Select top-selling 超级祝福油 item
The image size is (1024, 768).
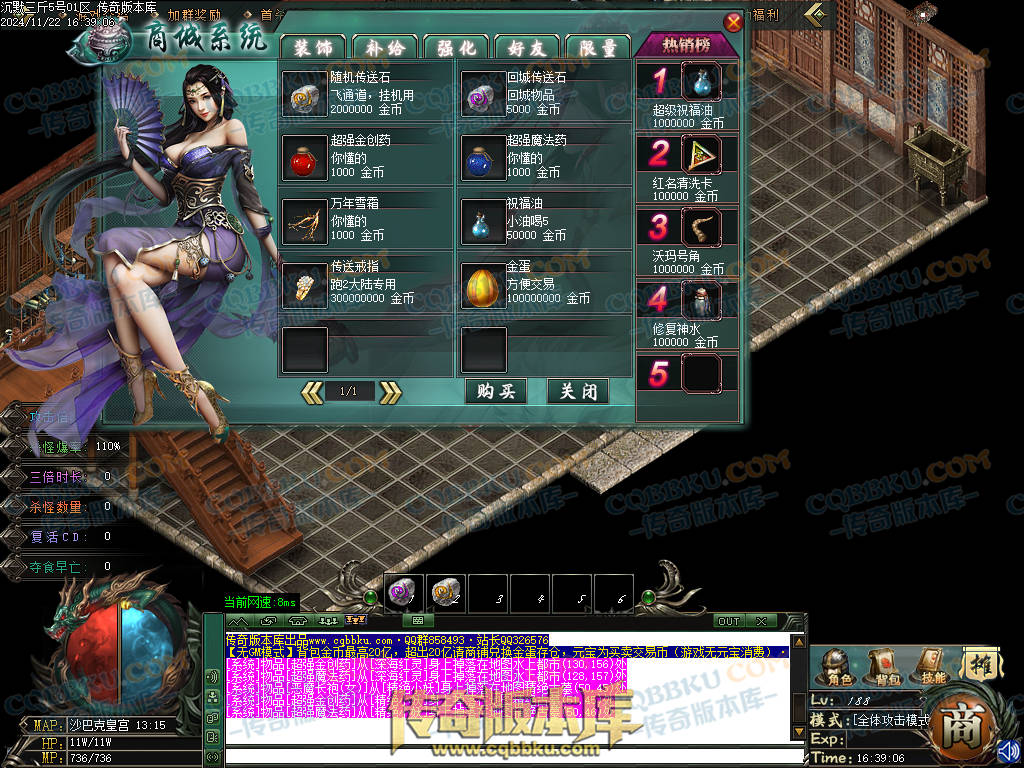click(701, 82)
